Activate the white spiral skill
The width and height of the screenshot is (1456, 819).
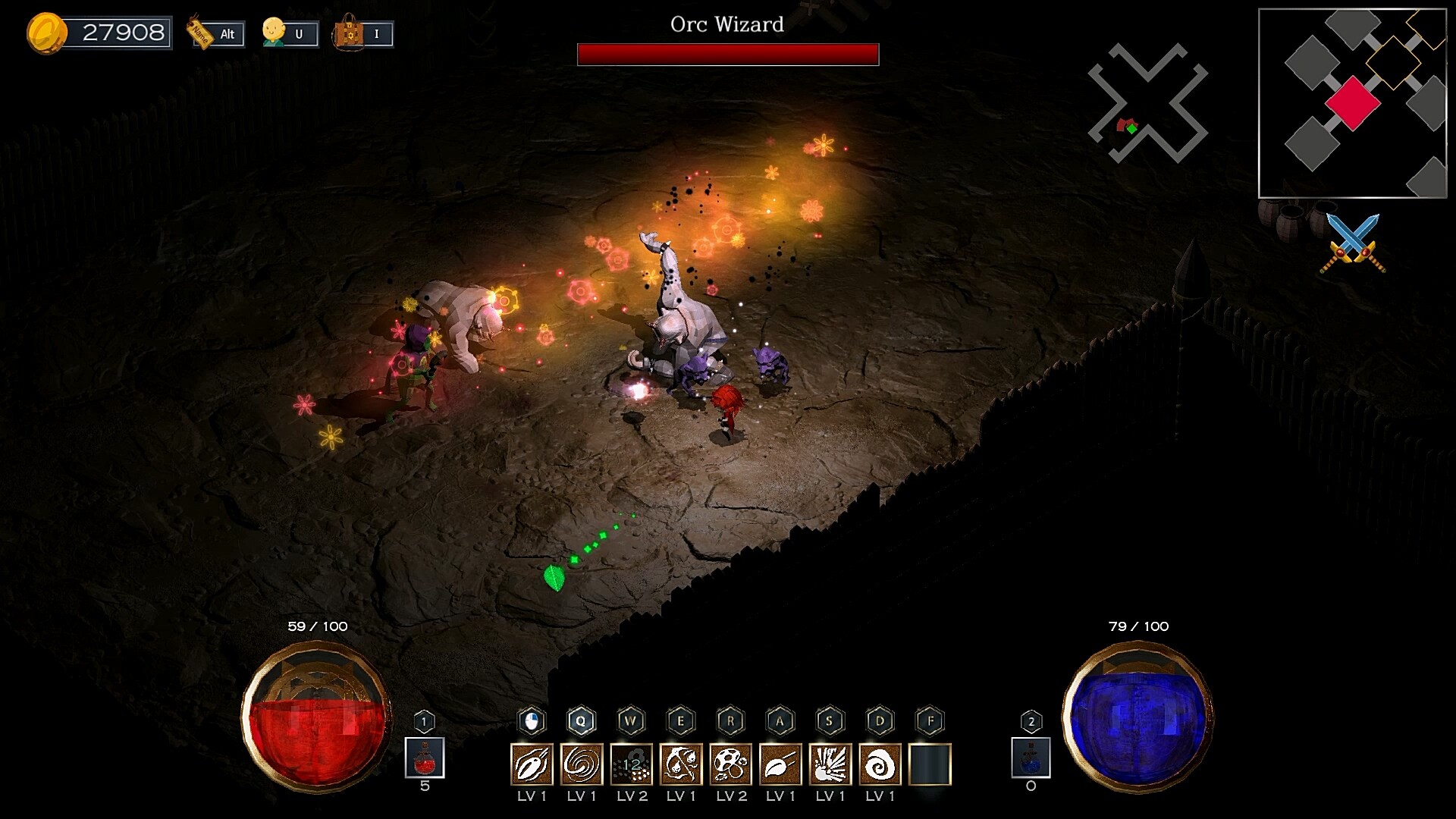coord(880,764)
